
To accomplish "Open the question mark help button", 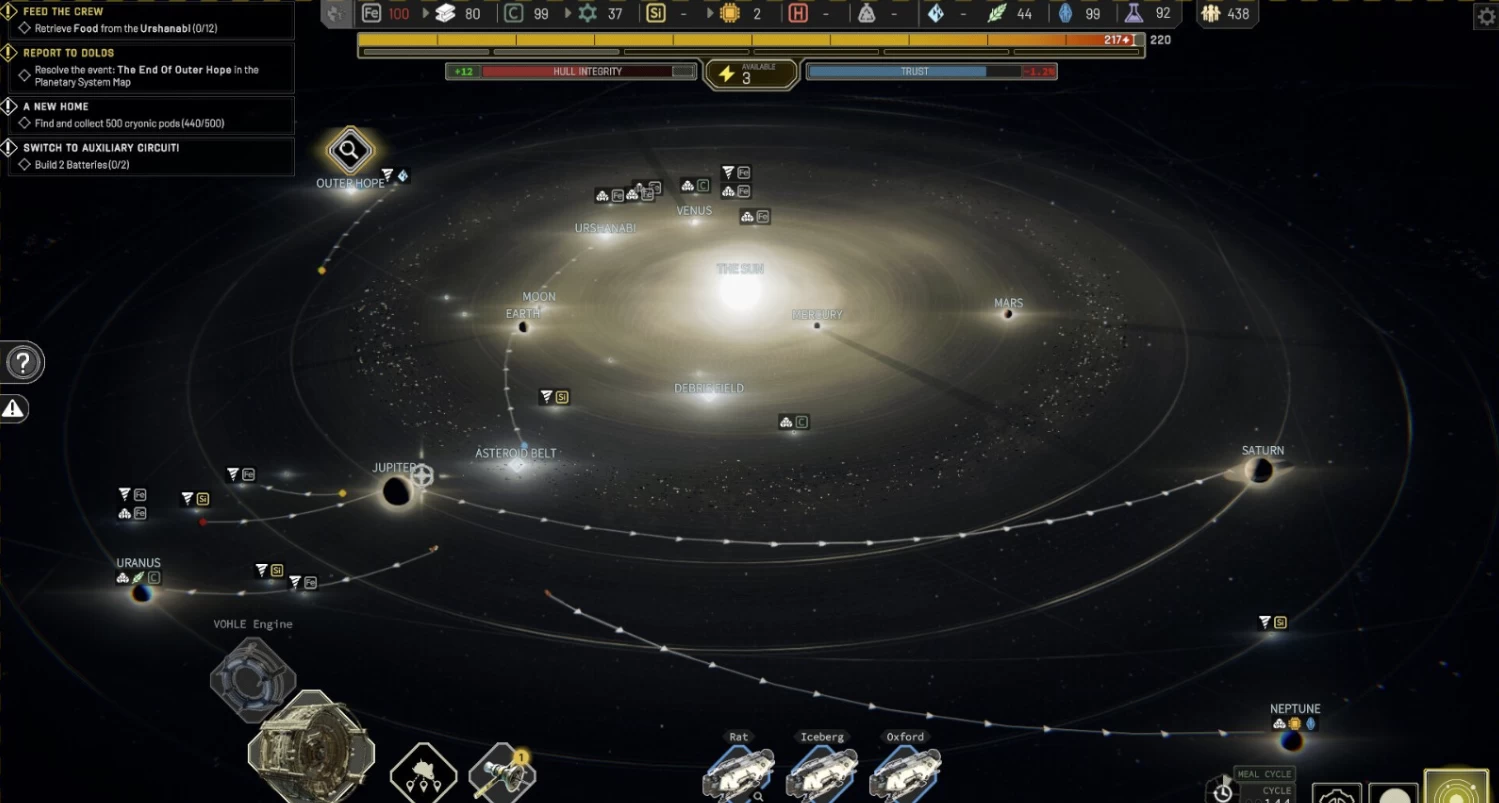I will pyautogui.click(x=24, y=363).
